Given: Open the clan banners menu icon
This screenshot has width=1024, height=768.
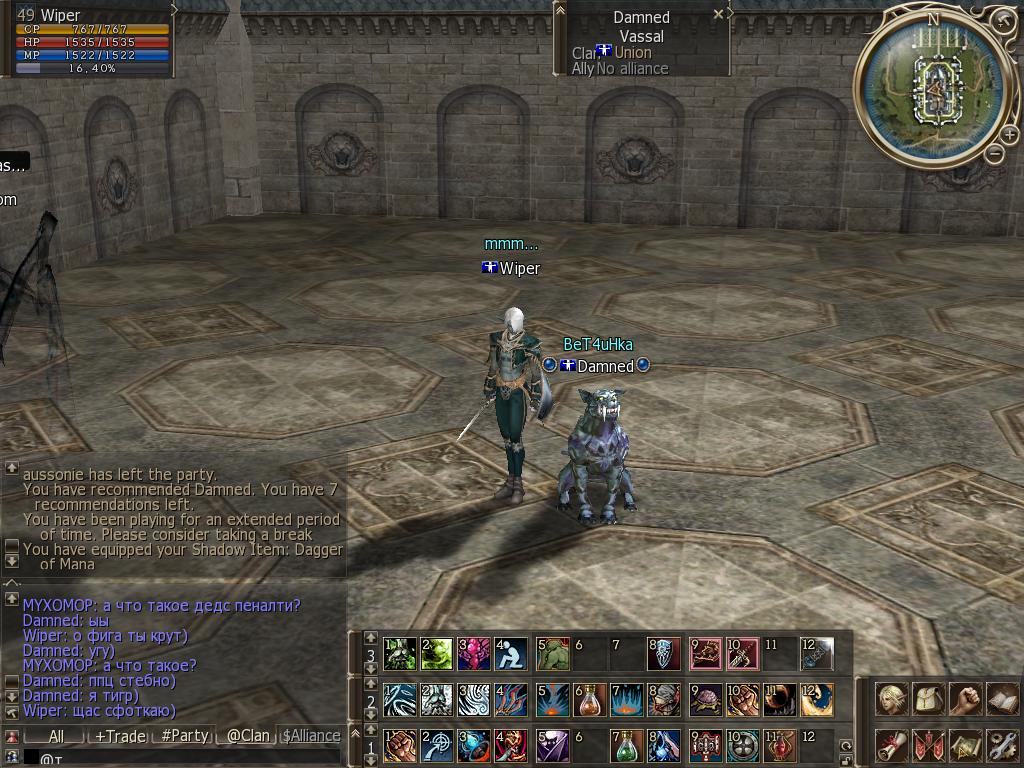Looking at the screenshot, I should point(927,745).
